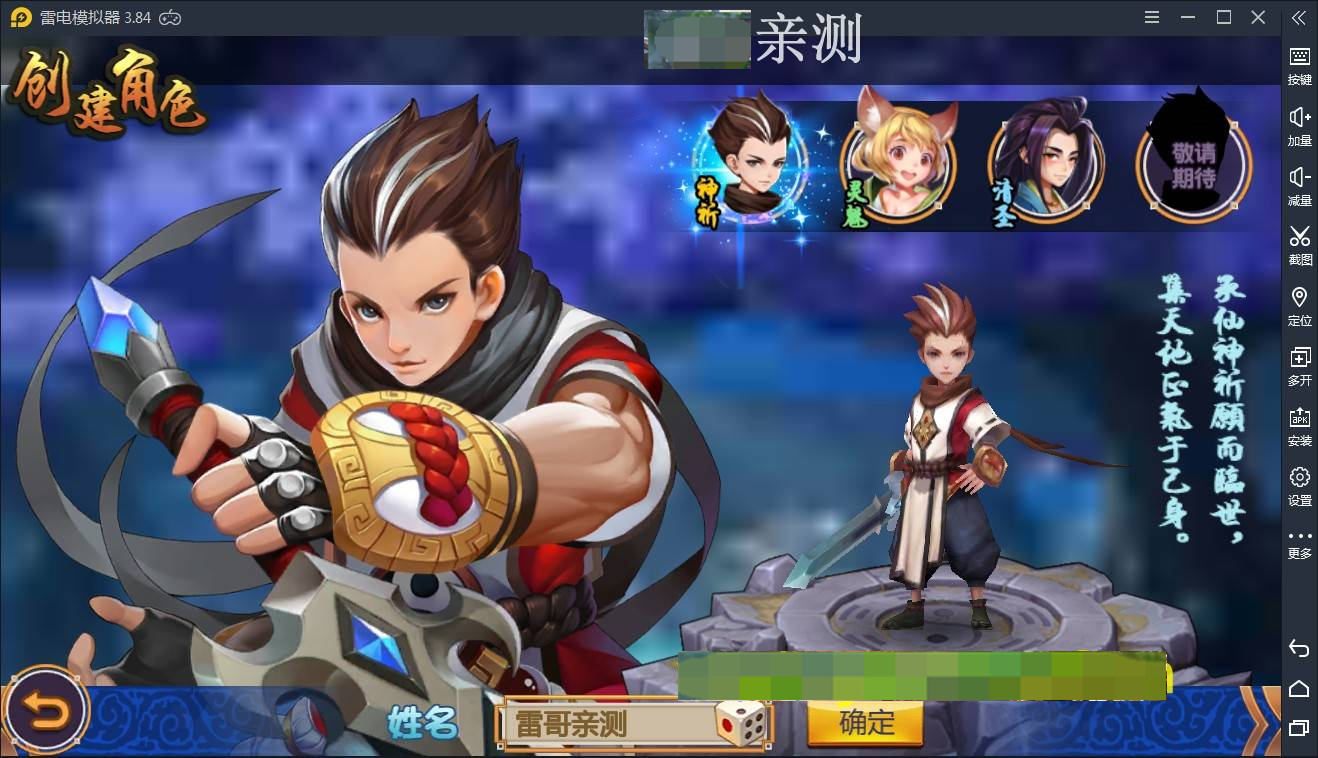
Task: Open the emulator hamburger menu
Action: (1152, 17)
